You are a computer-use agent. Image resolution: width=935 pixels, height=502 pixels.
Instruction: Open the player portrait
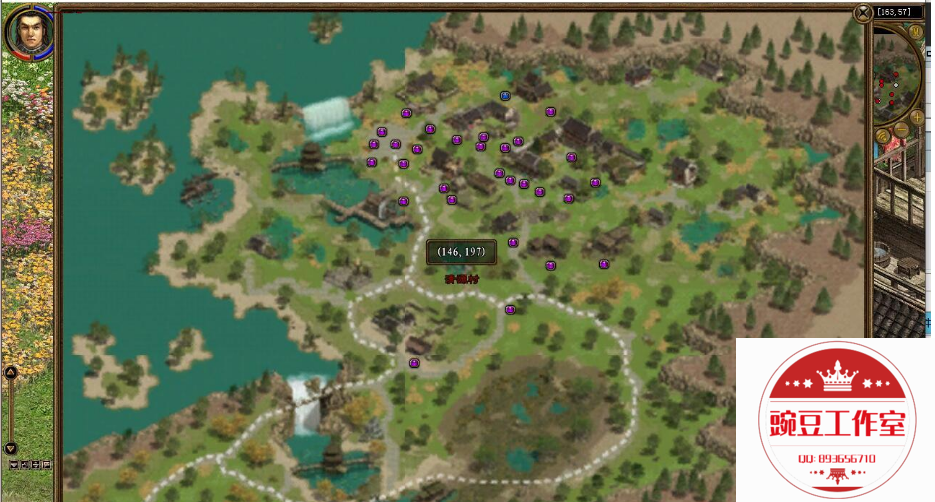click(28, 31)
